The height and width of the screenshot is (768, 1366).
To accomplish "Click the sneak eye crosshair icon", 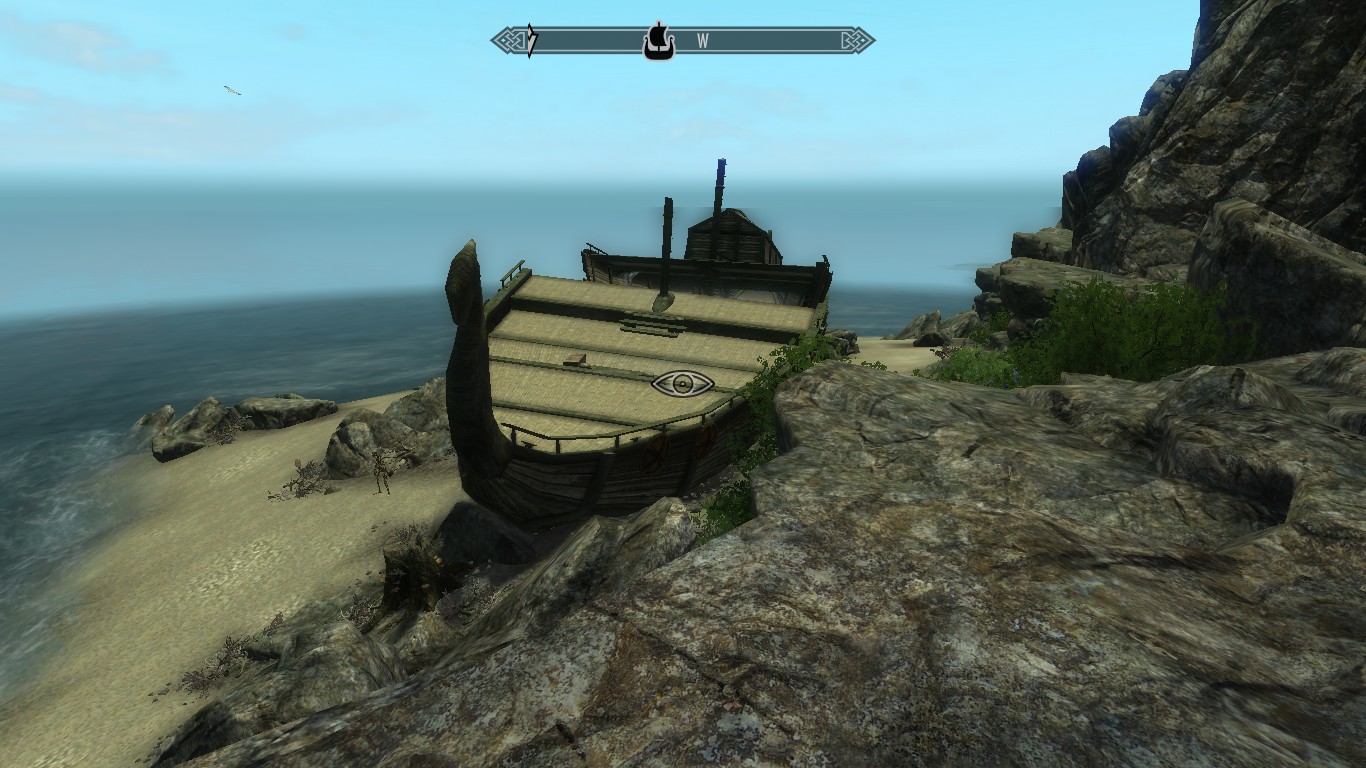I will 682,383.
